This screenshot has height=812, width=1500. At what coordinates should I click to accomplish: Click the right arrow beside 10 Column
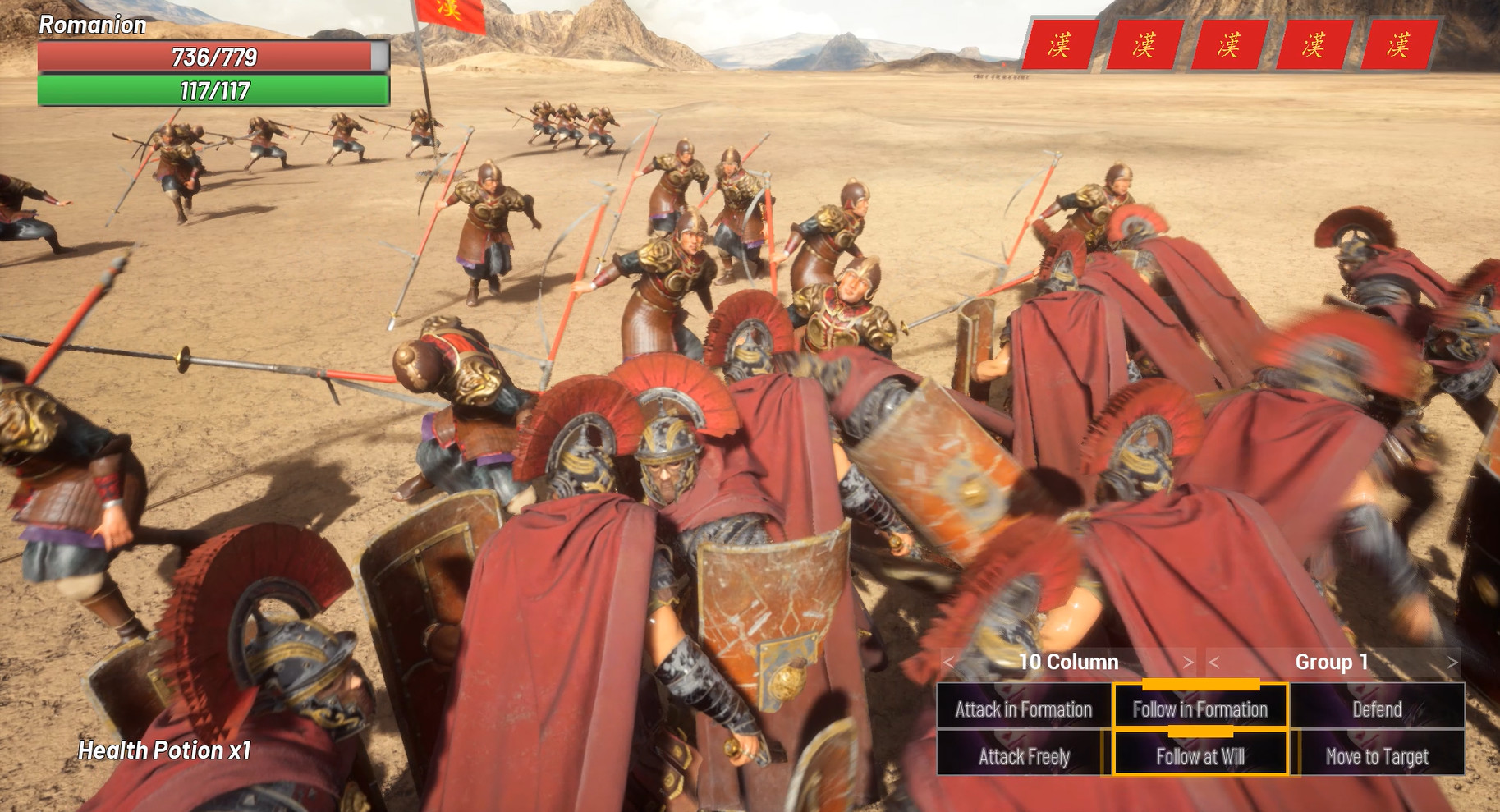click(x=1189, y=662)
